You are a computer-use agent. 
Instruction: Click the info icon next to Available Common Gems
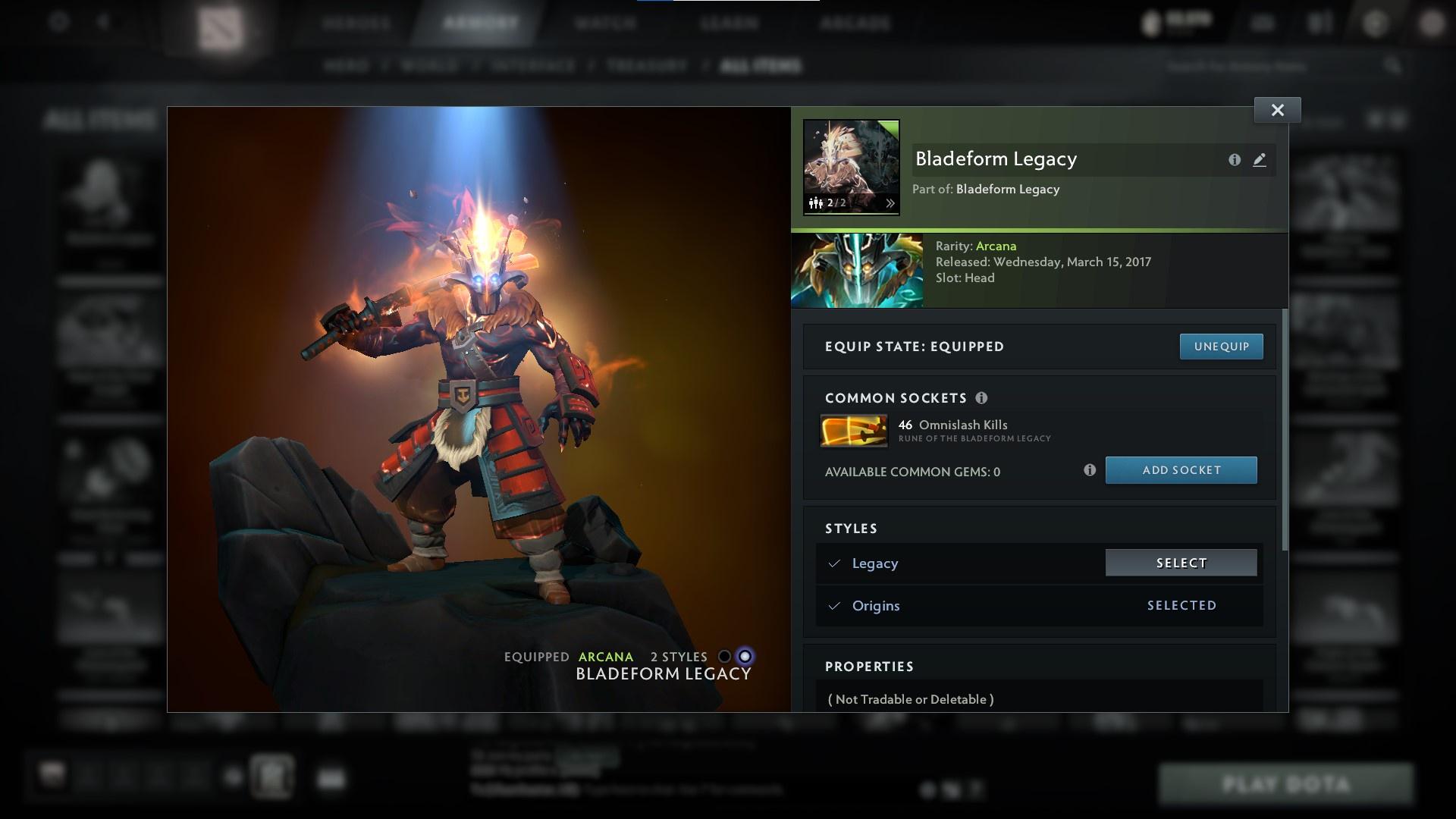click(1090, 470)
